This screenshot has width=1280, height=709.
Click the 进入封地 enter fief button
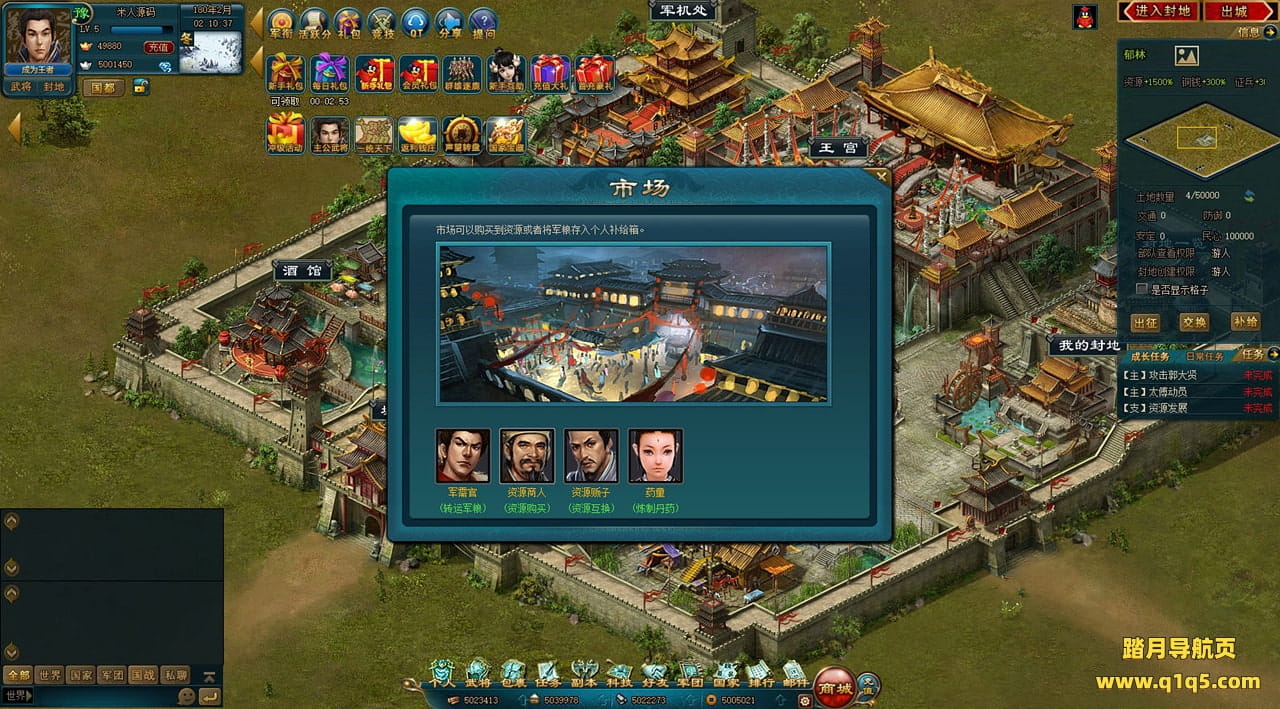pyautogui.click(x=1163, y=11)
